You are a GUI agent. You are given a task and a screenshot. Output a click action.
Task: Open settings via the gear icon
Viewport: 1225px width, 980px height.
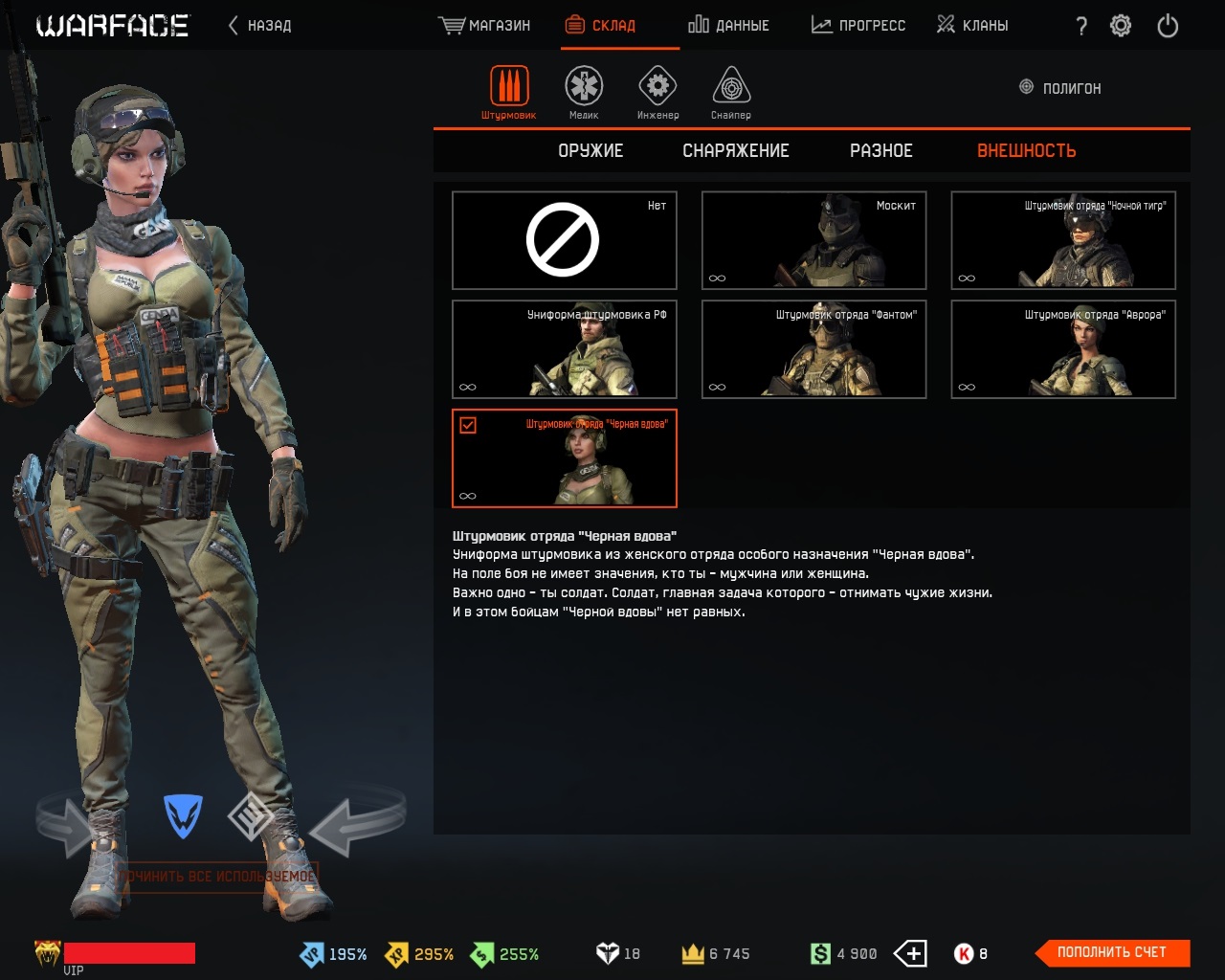point(1121,26)
